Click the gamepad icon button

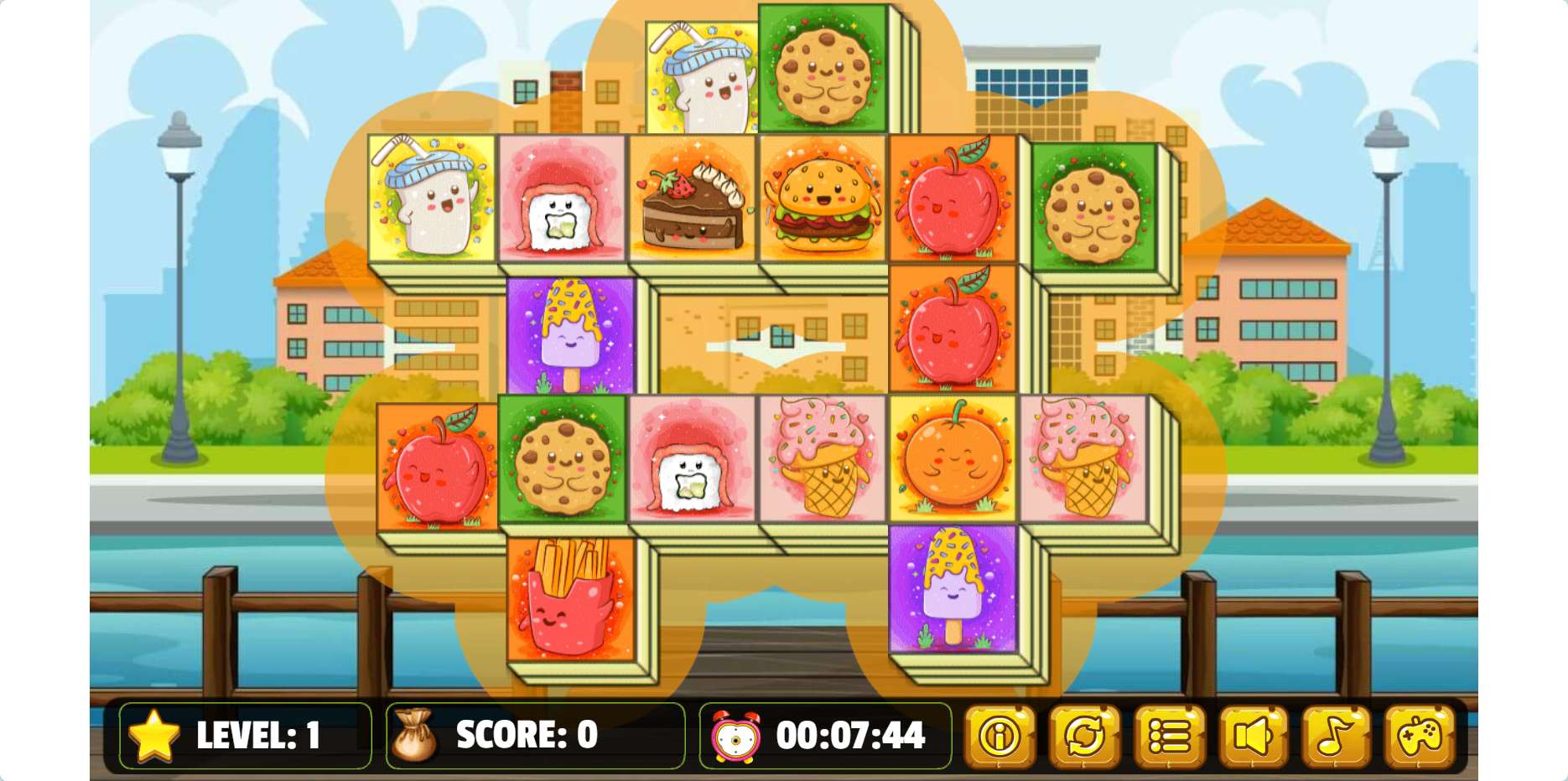pyautogui.click(x=1420, y=737)
